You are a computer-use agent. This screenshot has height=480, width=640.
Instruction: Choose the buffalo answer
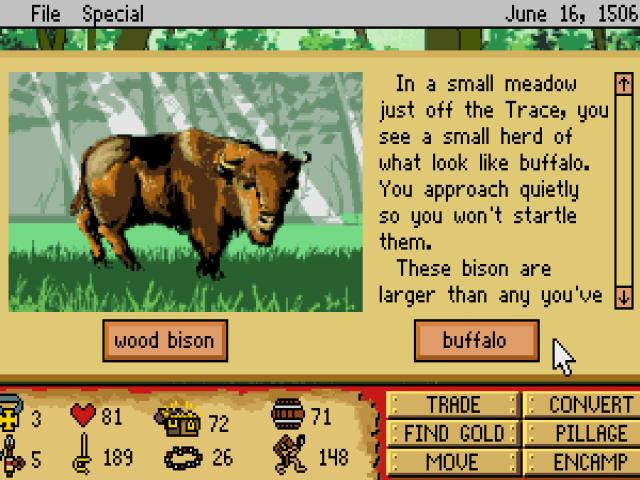pos(475,341)
